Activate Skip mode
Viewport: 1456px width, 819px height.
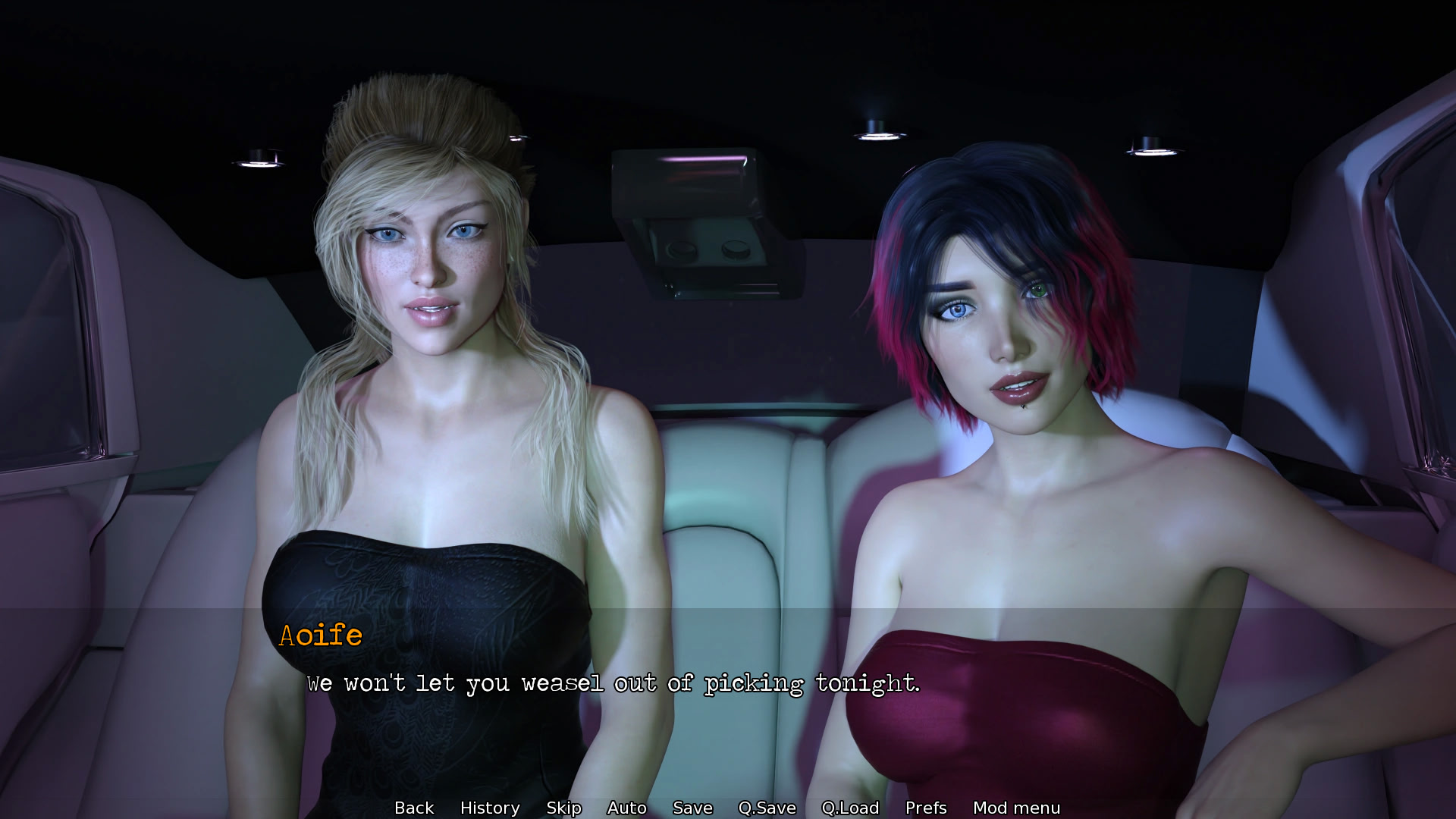coord(563,808)
